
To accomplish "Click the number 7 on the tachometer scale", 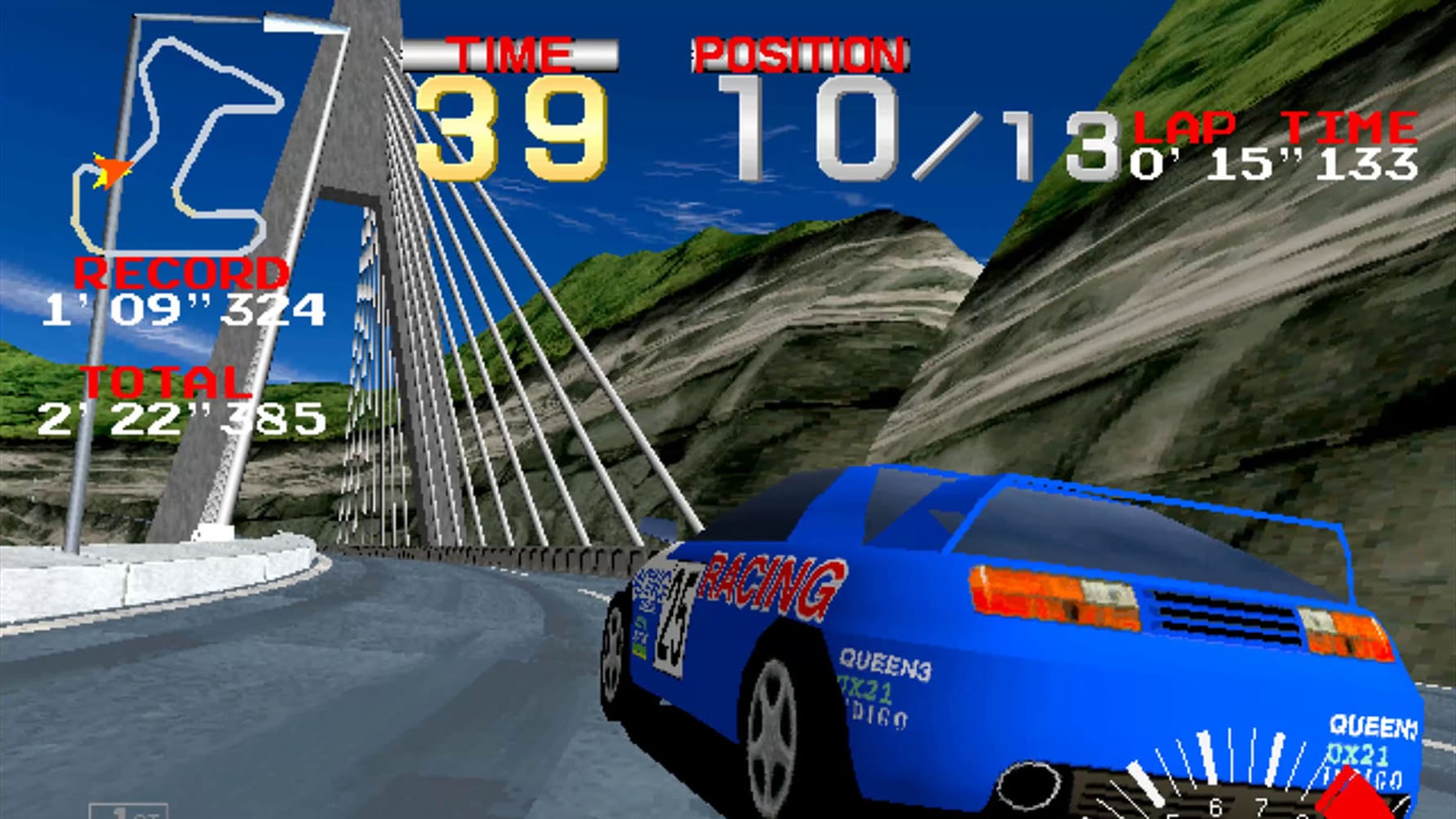I will (1261, 807).
